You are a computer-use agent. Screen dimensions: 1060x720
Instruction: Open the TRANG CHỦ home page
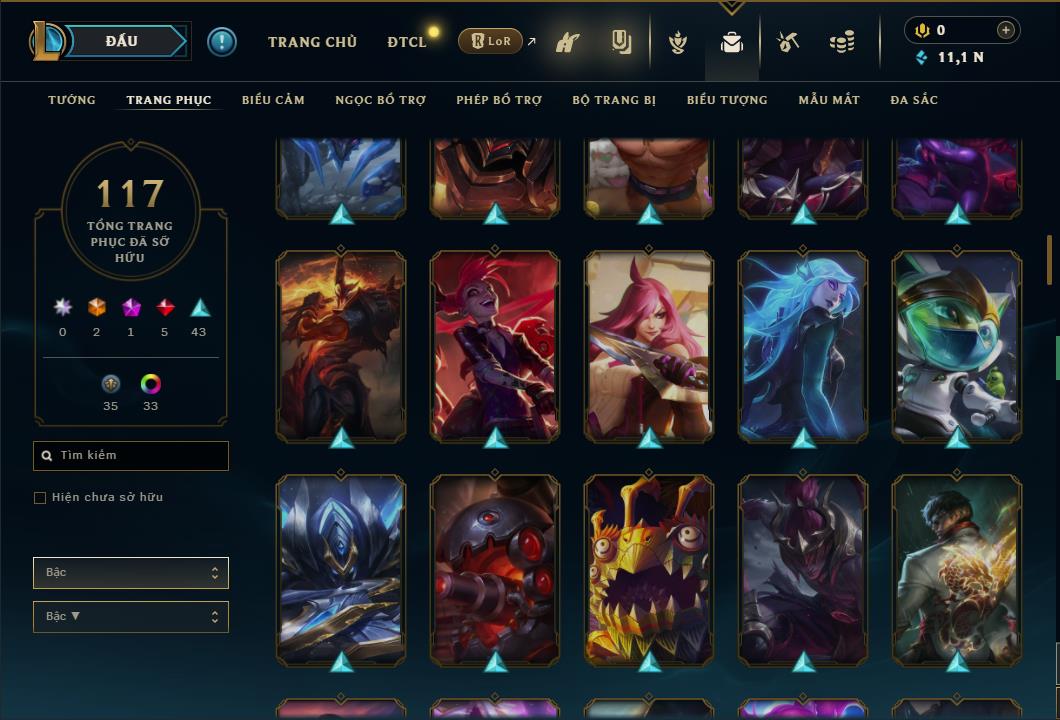click(312, 42)
